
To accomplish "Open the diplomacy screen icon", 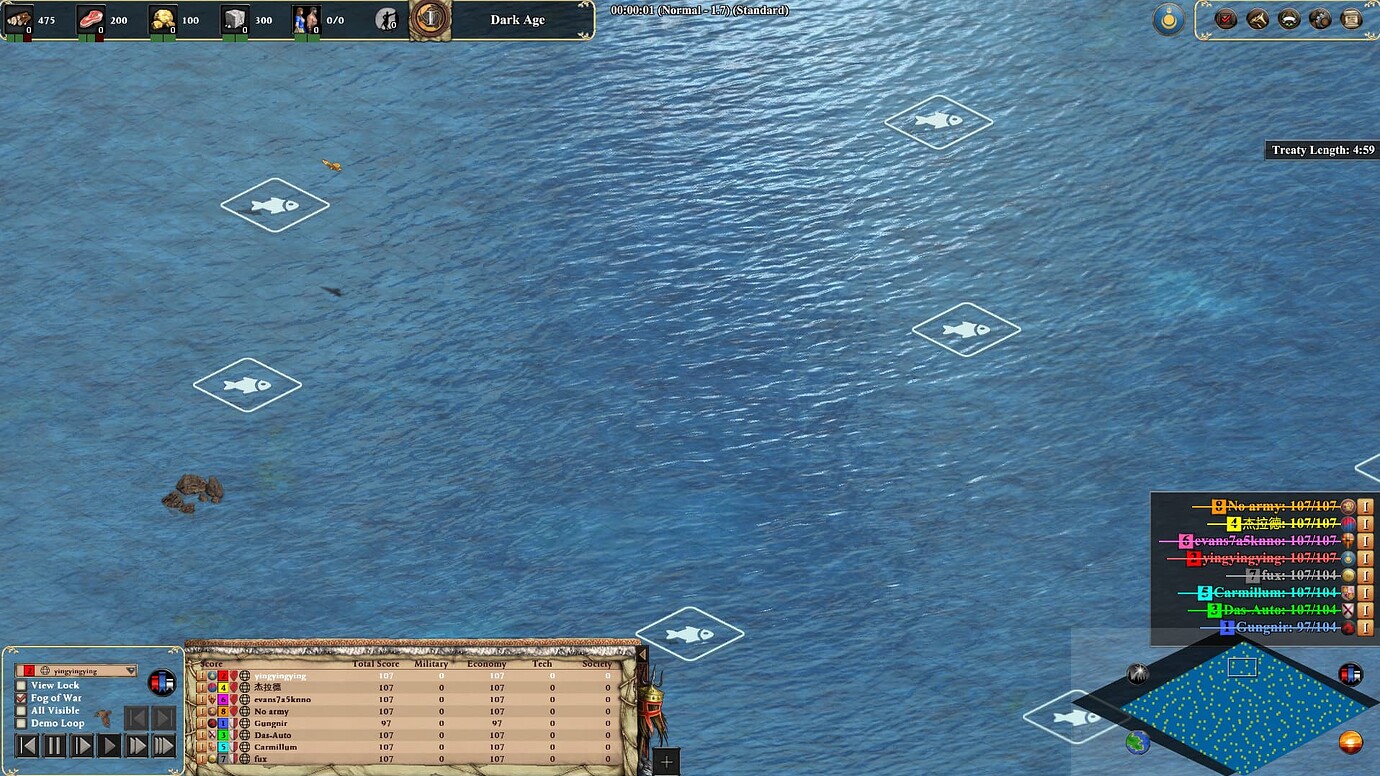I will click(x=1290, y=18).
